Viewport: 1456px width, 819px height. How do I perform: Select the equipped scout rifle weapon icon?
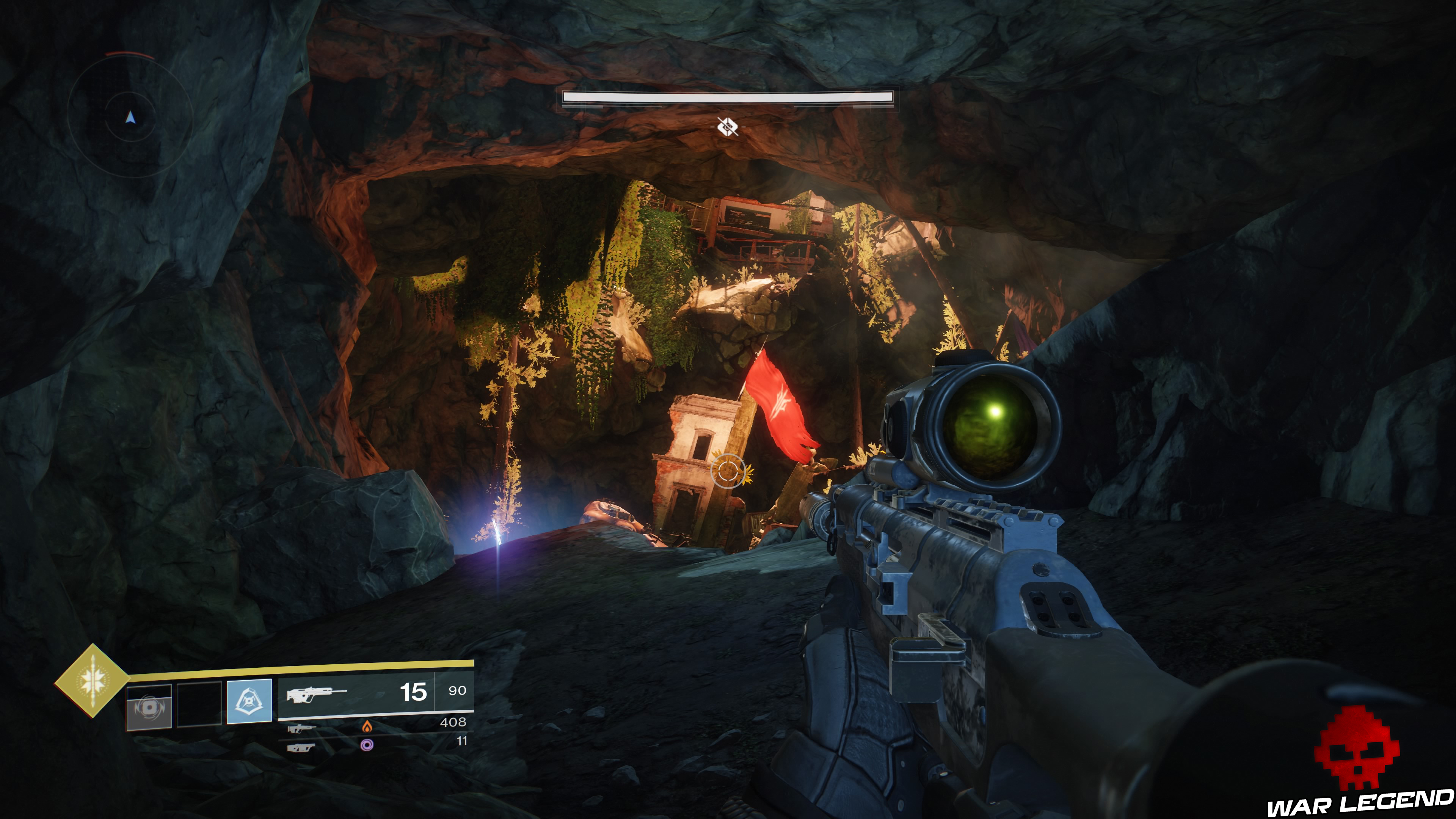pos(316,693)
